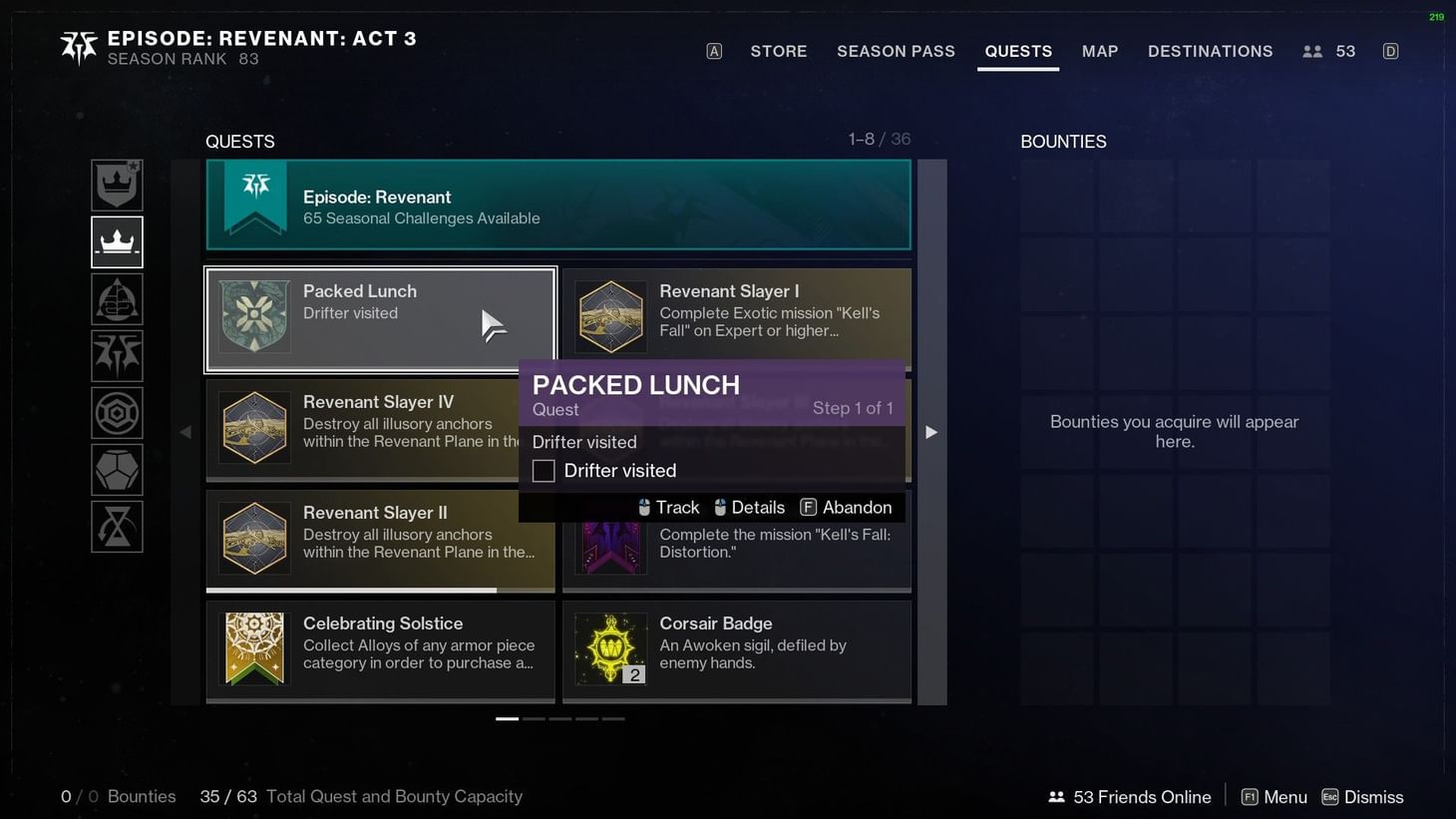Screen dimensions: 1456x819
Task: Click the right arrow to next quest page
Action: coord(930,431)
